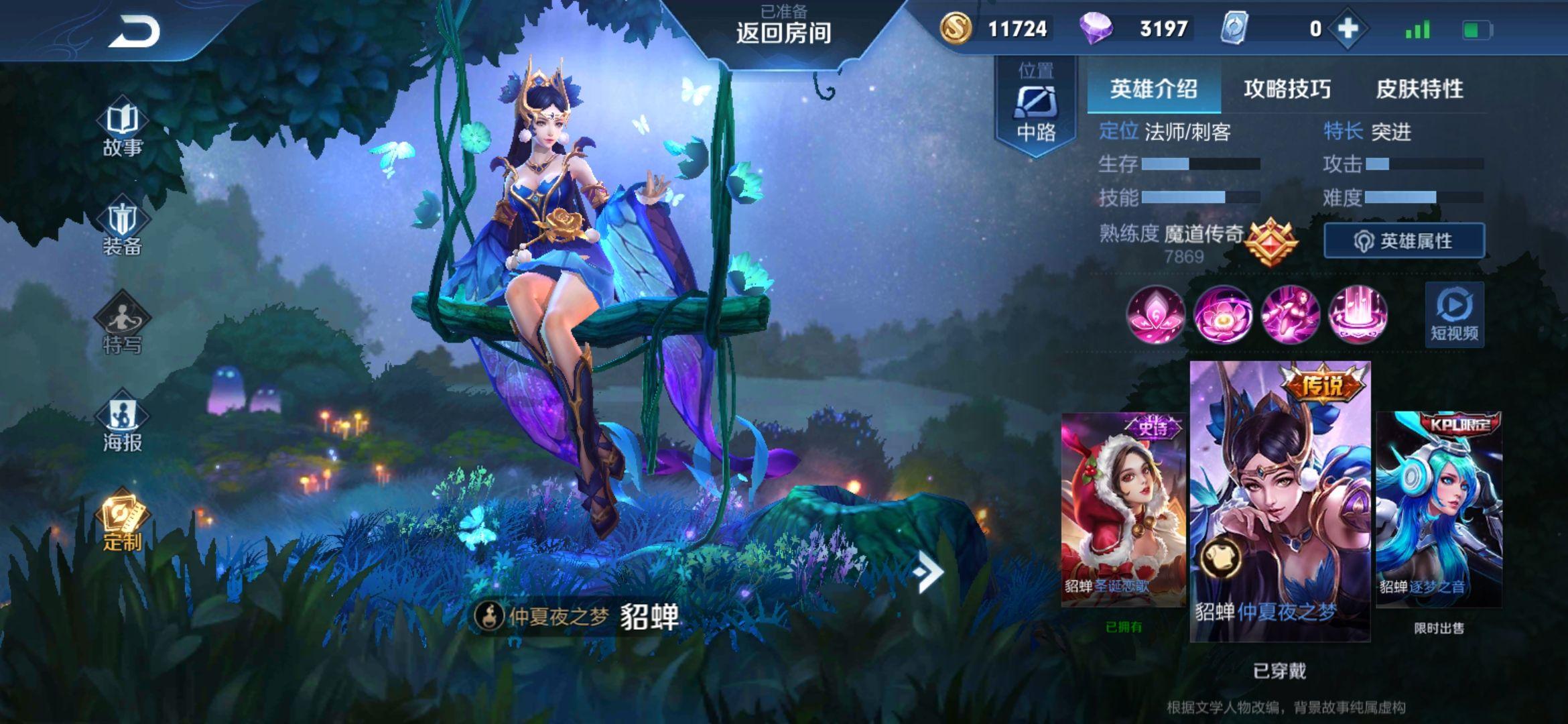View the glowing pillar ultimate skill icon
The image size is (1568, 724).
pos(1358,315)
